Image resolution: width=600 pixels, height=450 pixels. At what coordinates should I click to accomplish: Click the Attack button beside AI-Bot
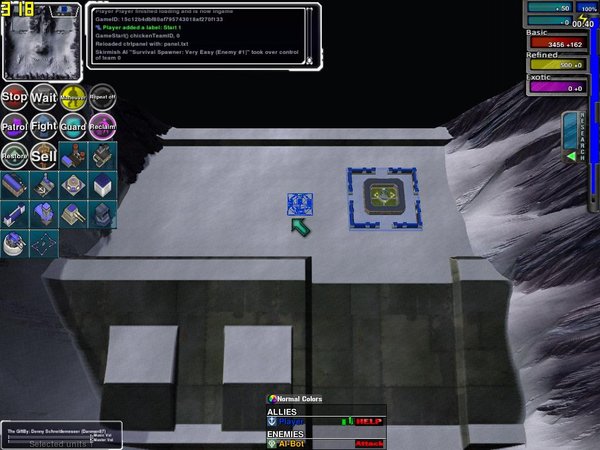tap(369, 443)
